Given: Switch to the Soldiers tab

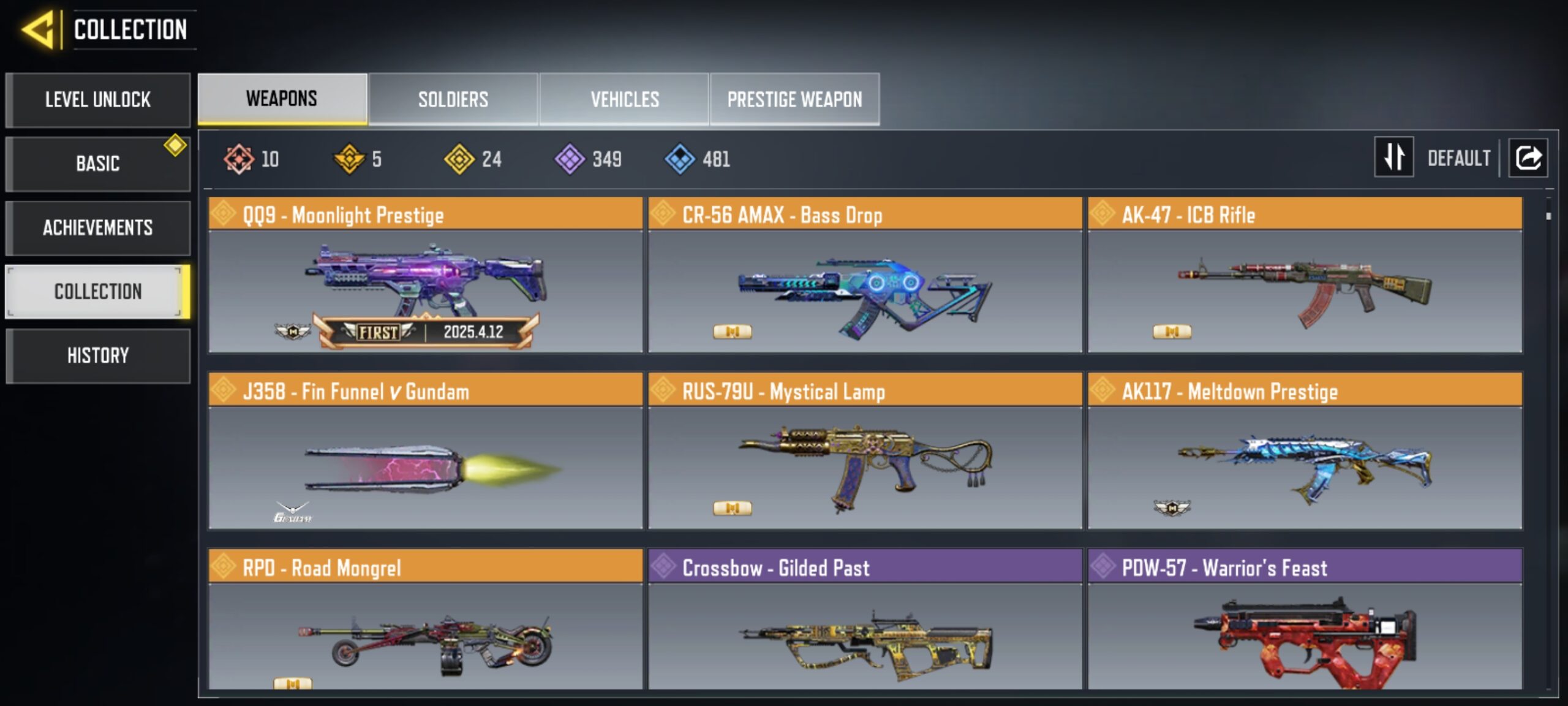Looking at the screenshot, I should coord(453,99).
